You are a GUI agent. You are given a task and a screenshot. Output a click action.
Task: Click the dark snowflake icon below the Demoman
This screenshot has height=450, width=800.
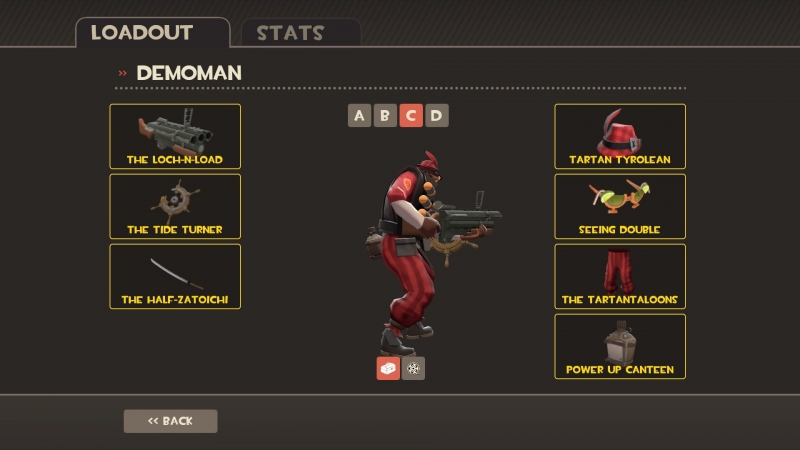[413, 368]
